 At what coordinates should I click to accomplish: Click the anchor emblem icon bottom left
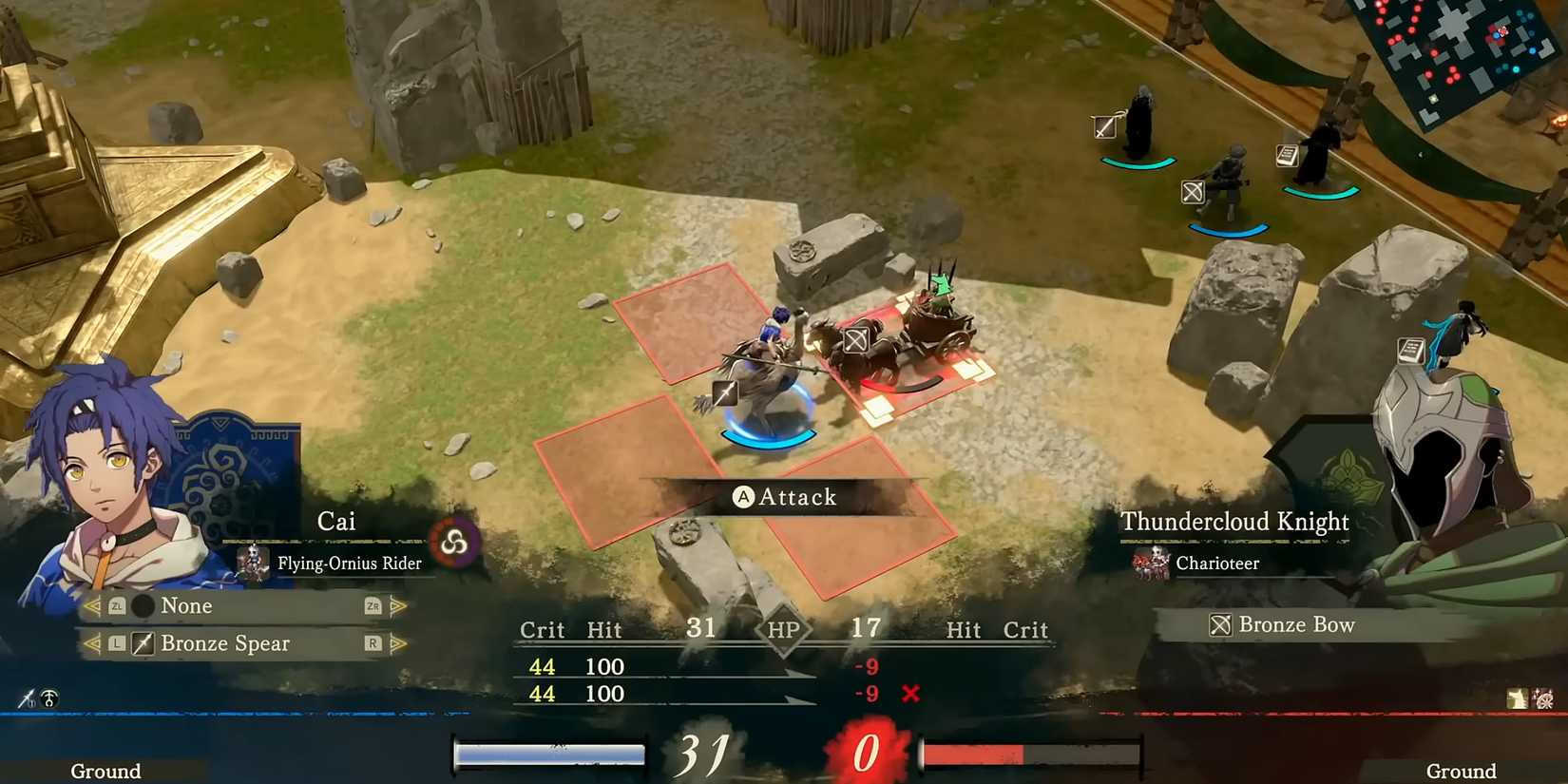click(x=49, y=698)
